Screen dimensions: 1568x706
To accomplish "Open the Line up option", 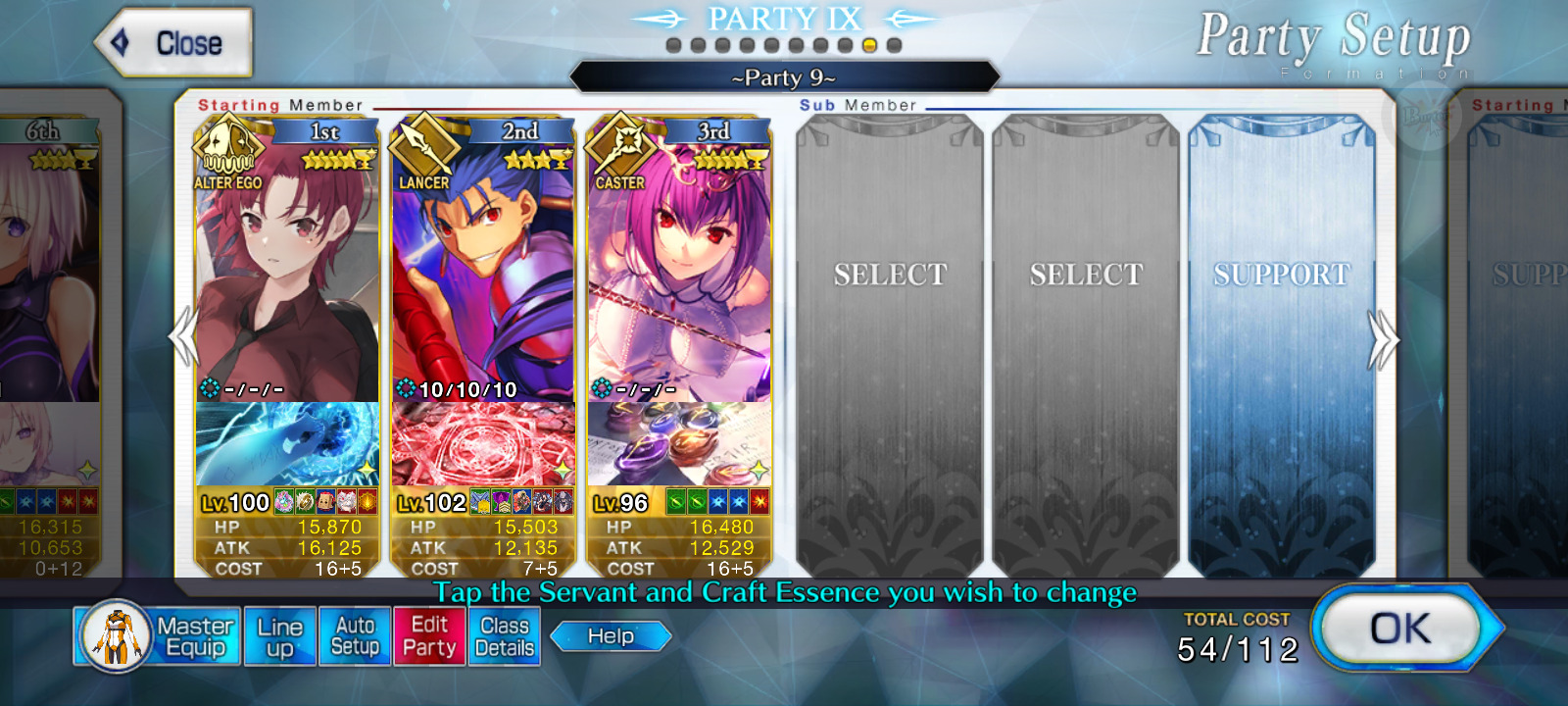I will 280,636.
